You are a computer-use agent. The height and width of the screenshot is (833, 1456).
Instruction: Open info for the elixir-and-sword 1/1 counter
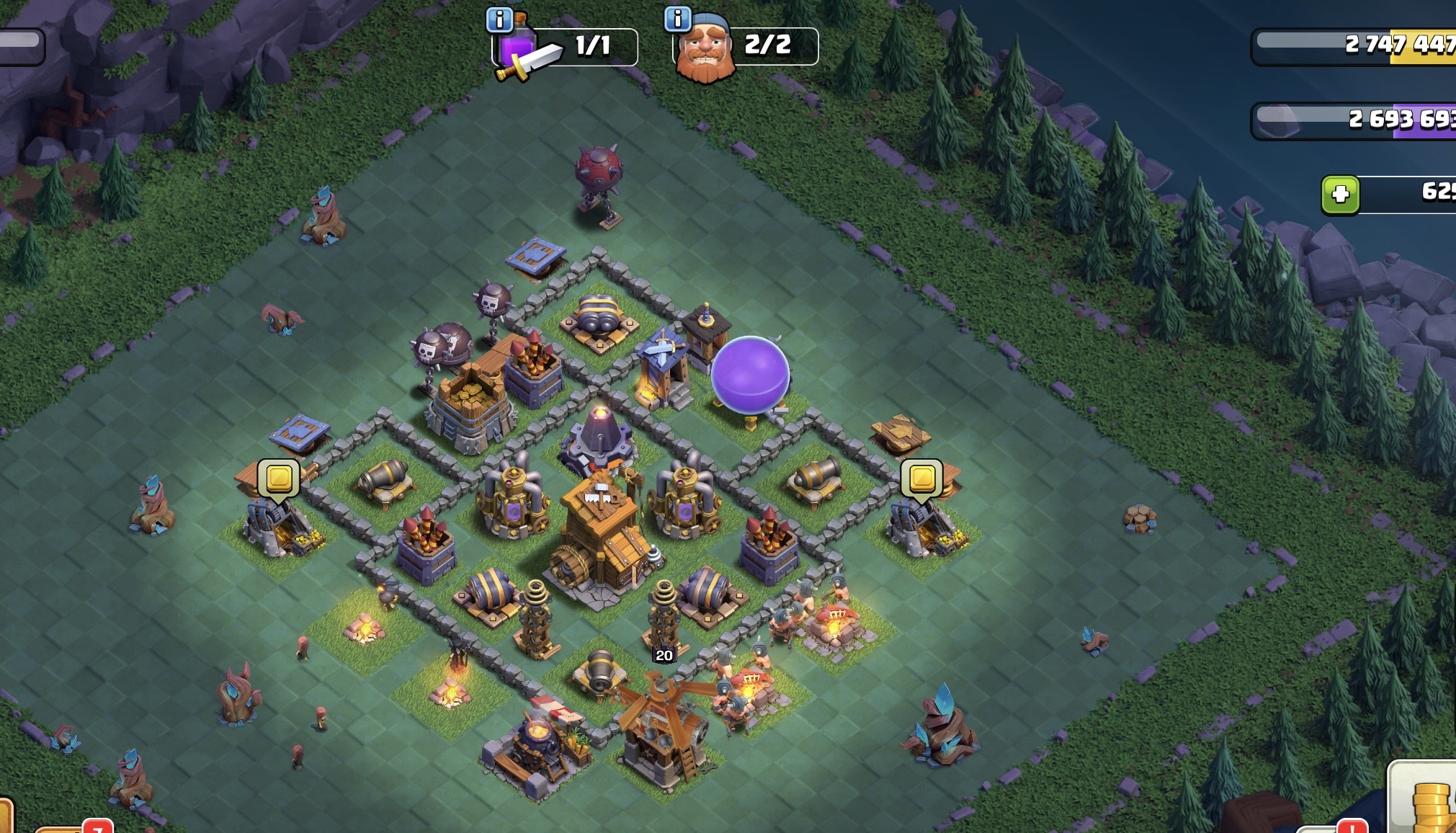pos(499,19)
